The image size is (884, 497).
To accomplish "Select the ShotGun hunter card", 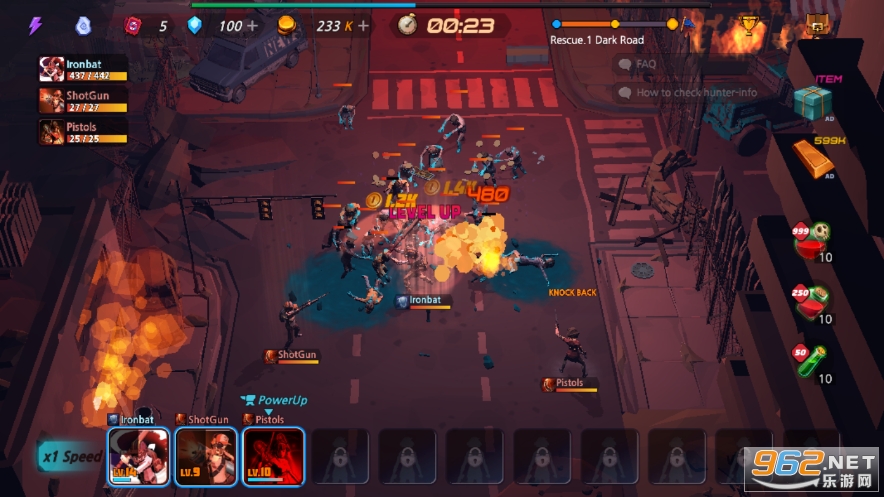I will [x=206, y=457].
